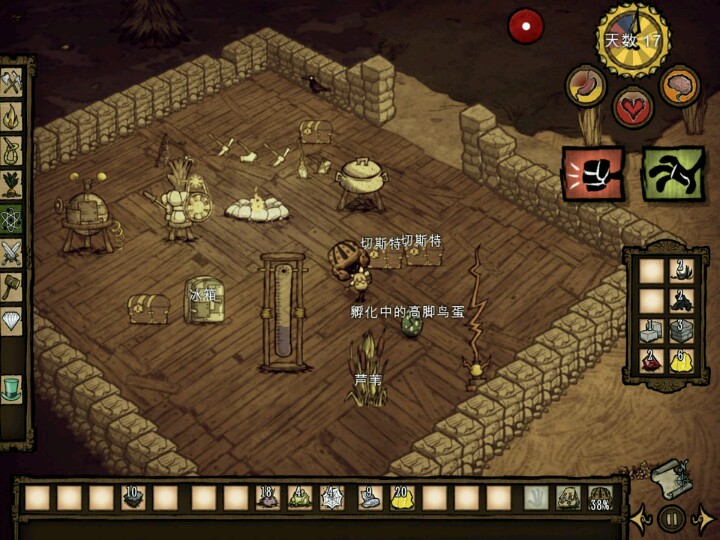Open the Fire crafting tab
This screenshot has width=720, height=540.
(x=12, y=117)
